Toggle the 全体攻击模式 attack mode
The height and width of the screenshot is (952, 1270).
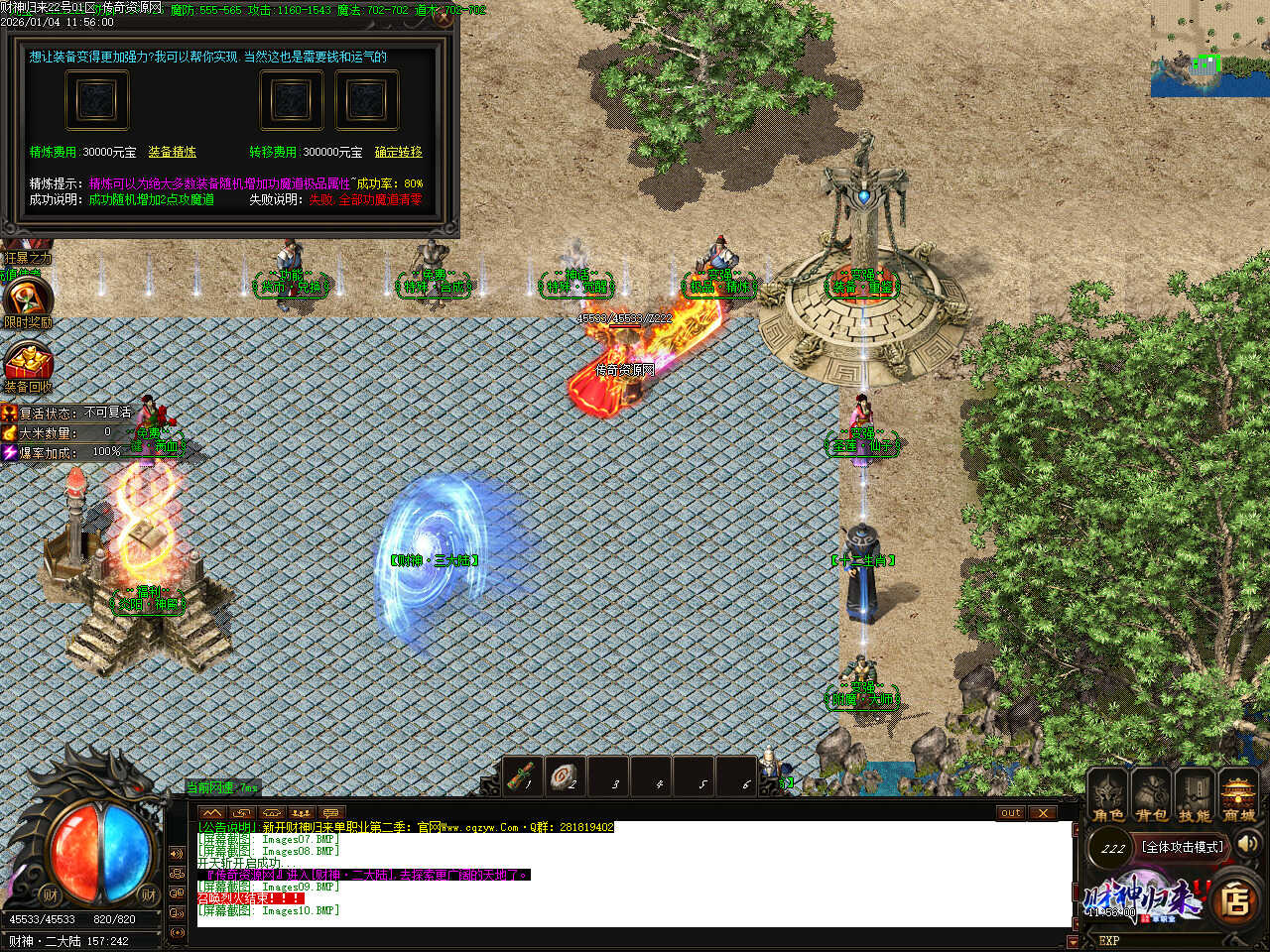pyautogui.click(x=1181, y=847)
